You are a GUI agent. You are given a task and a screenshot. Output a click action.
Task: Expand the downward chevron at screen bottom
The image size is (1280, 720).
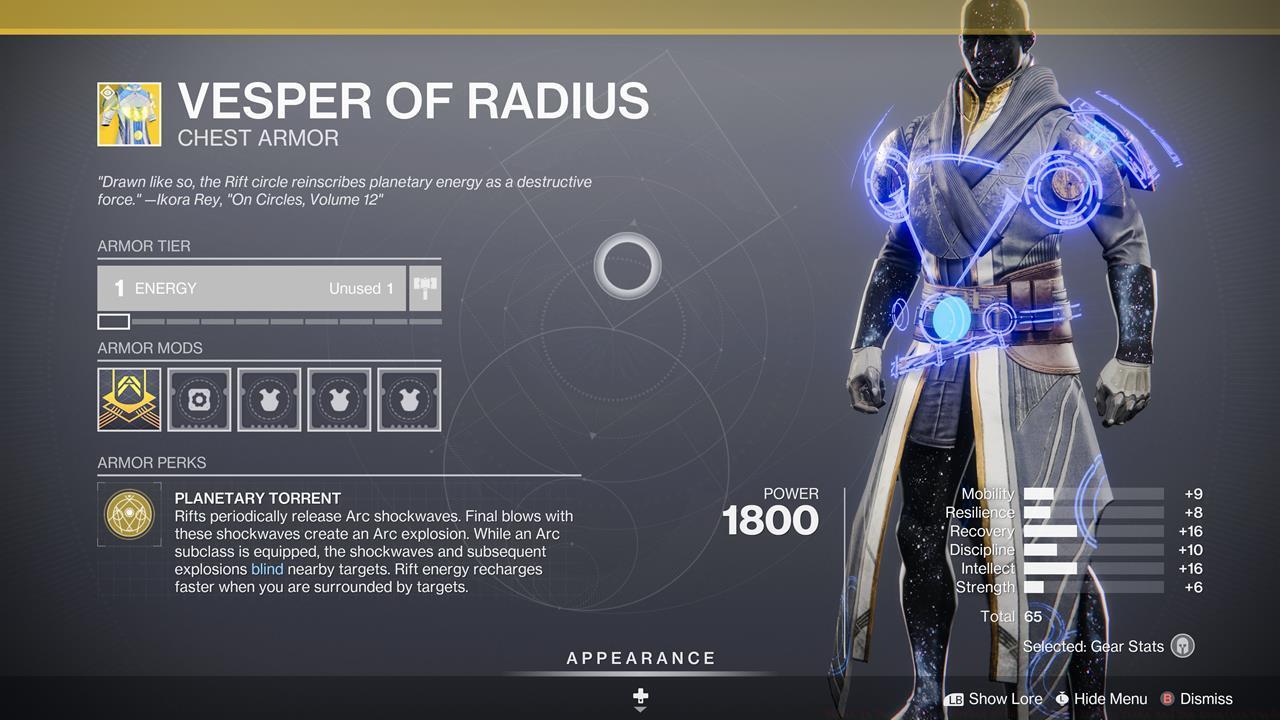639,710
